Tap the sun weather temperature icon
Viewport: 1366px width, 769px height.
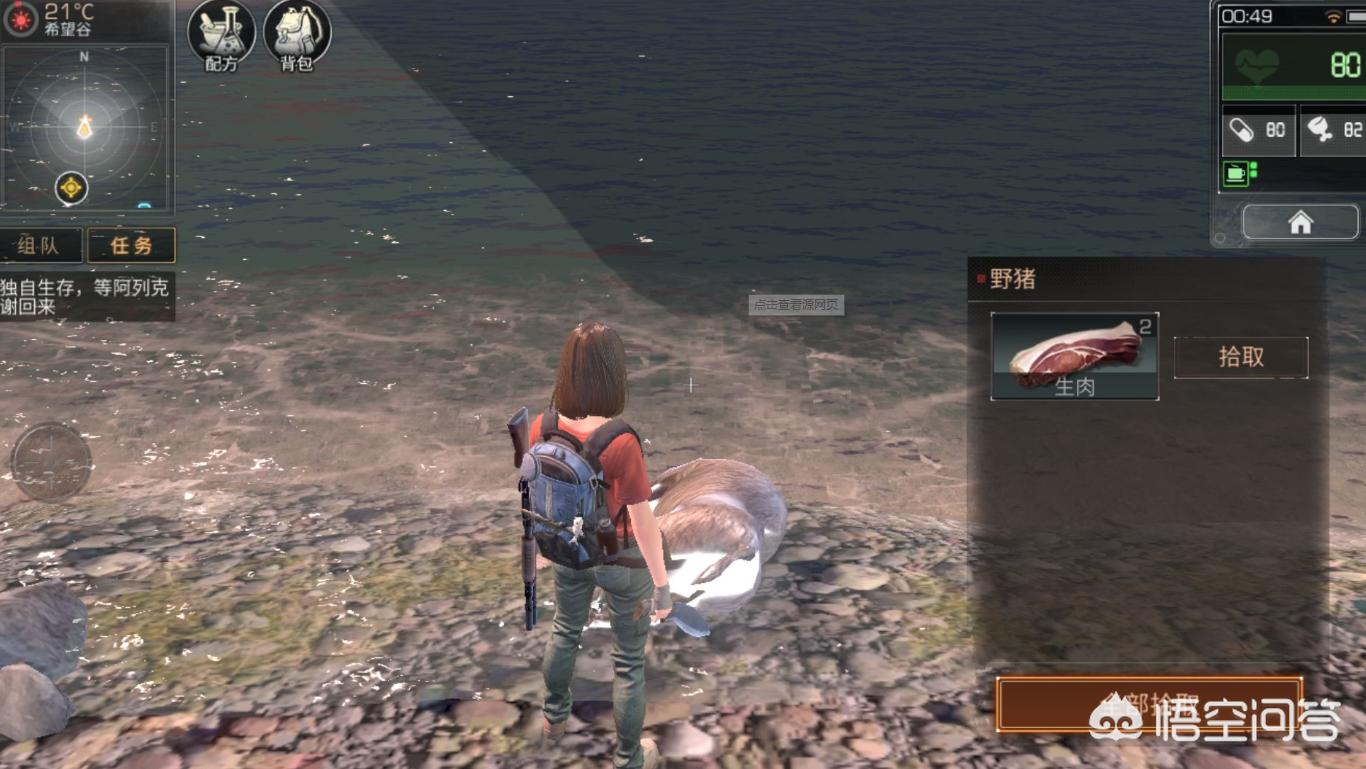[x=19, y=17]
